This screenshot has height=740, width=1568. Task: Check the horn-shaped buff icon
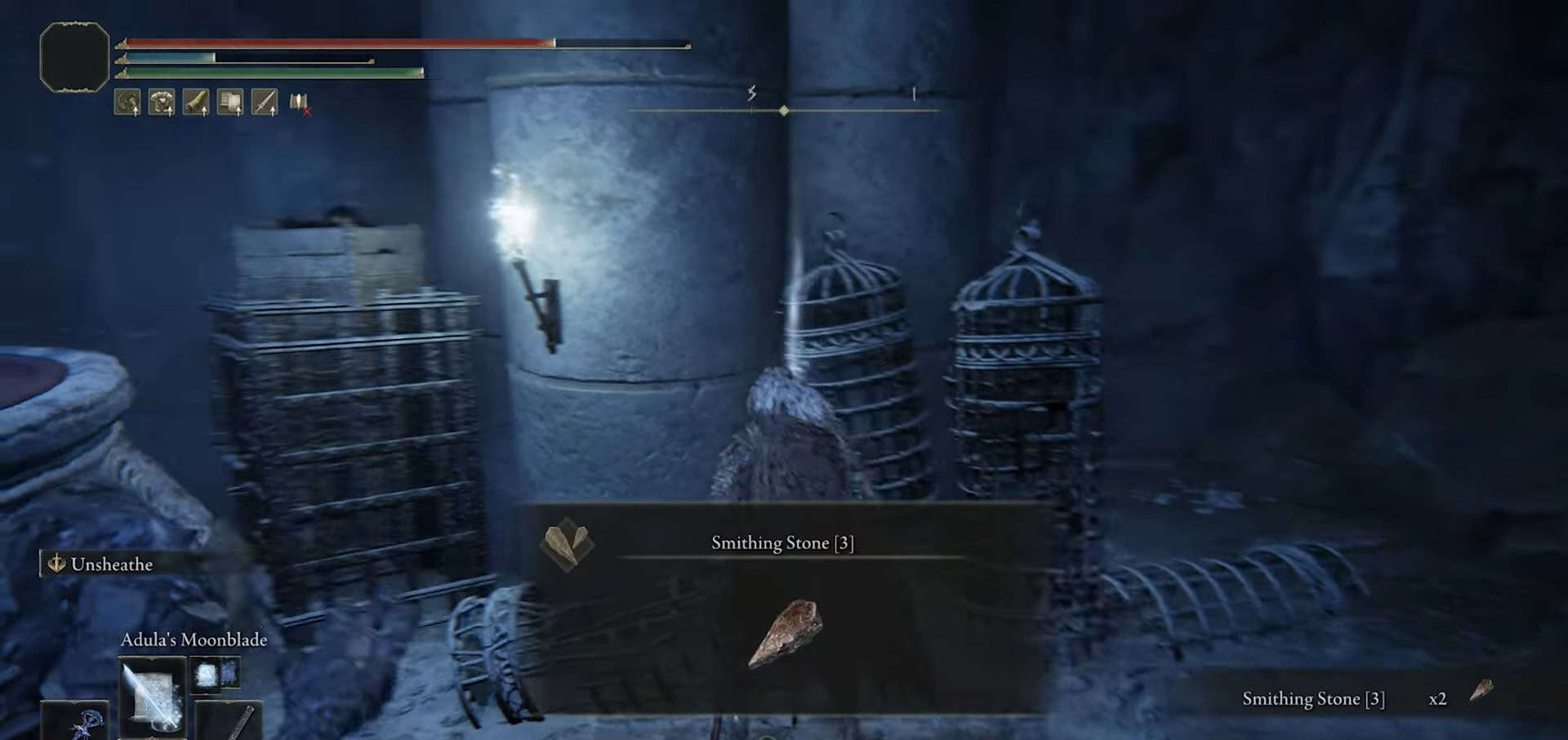(196, 102)
